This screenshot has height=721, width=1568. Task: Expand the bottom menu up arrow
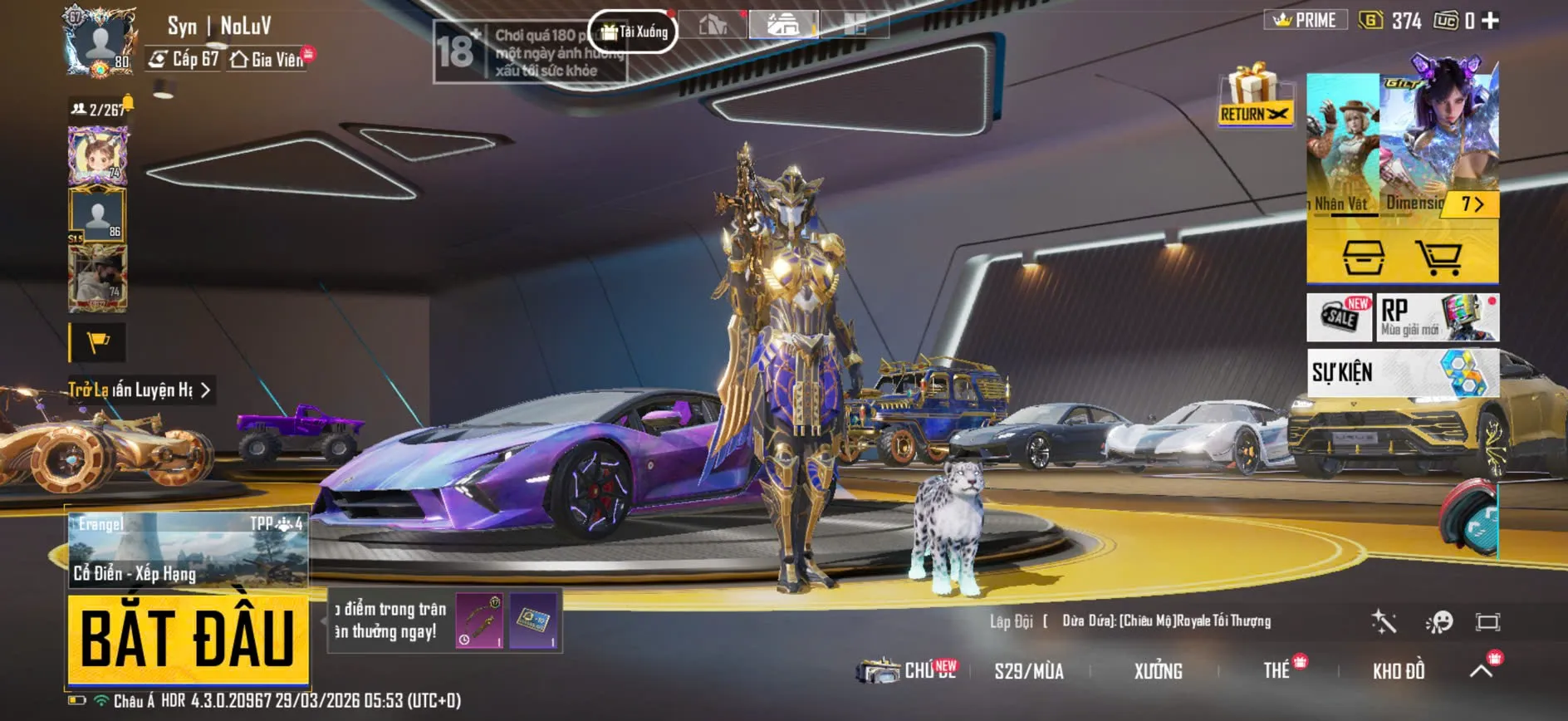(x=1482, y=670)
